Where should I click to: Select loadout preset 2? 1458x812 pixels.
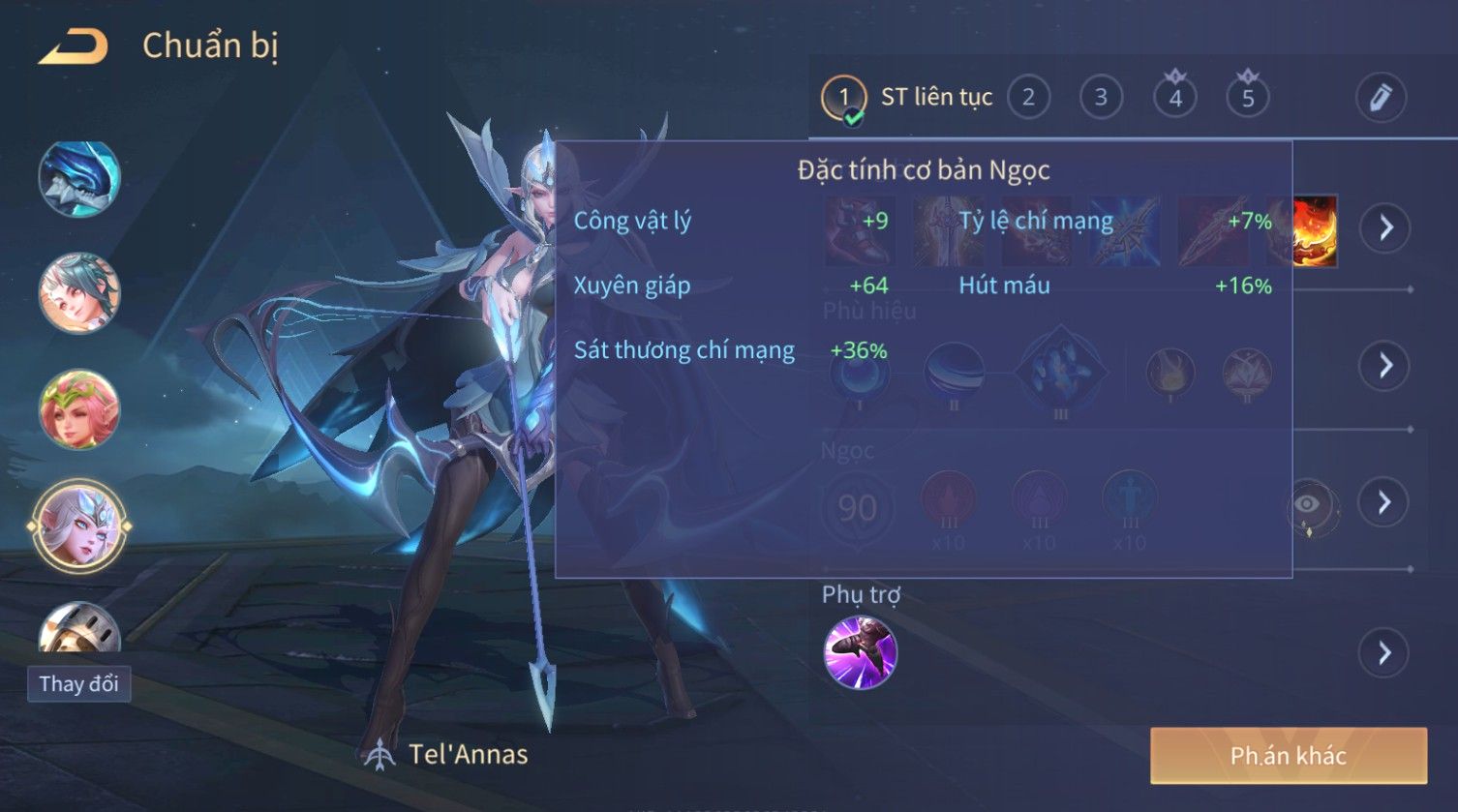[x=1028, y=97]
